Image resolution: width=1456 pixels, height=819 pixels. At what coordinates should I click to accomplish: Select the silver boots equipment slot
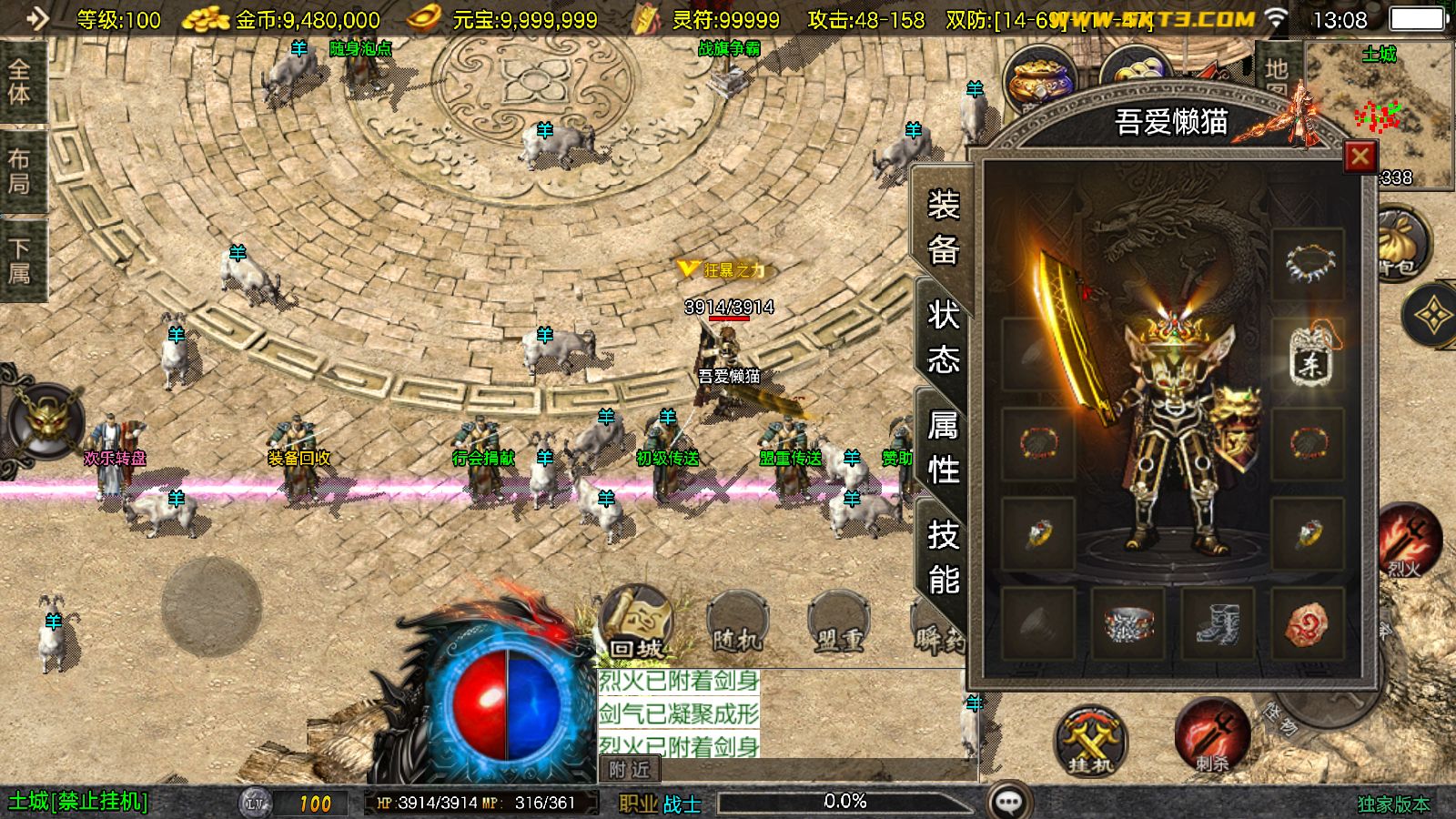[x=1218, y=624]
